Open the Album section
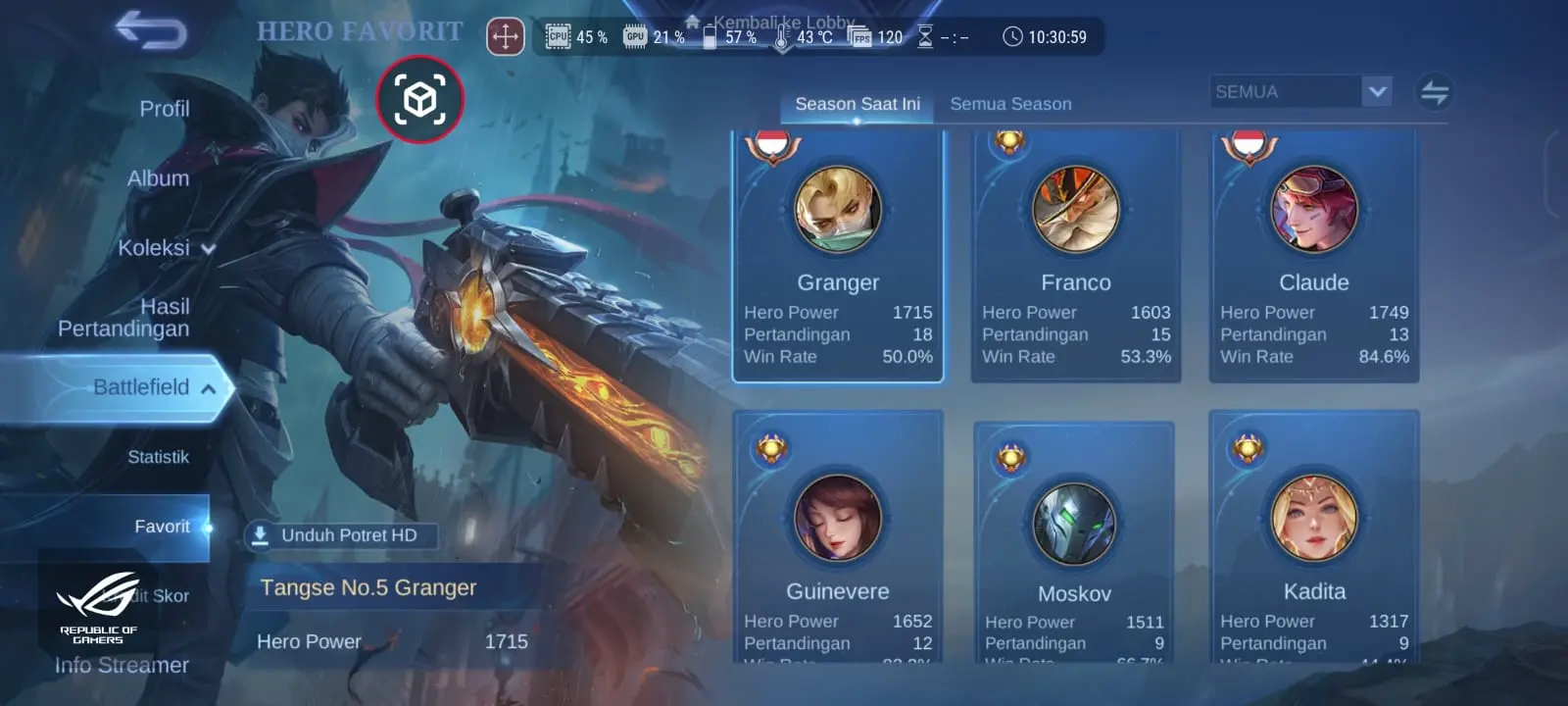This screenshot has width=1568, height=706. tap(158, 178)
